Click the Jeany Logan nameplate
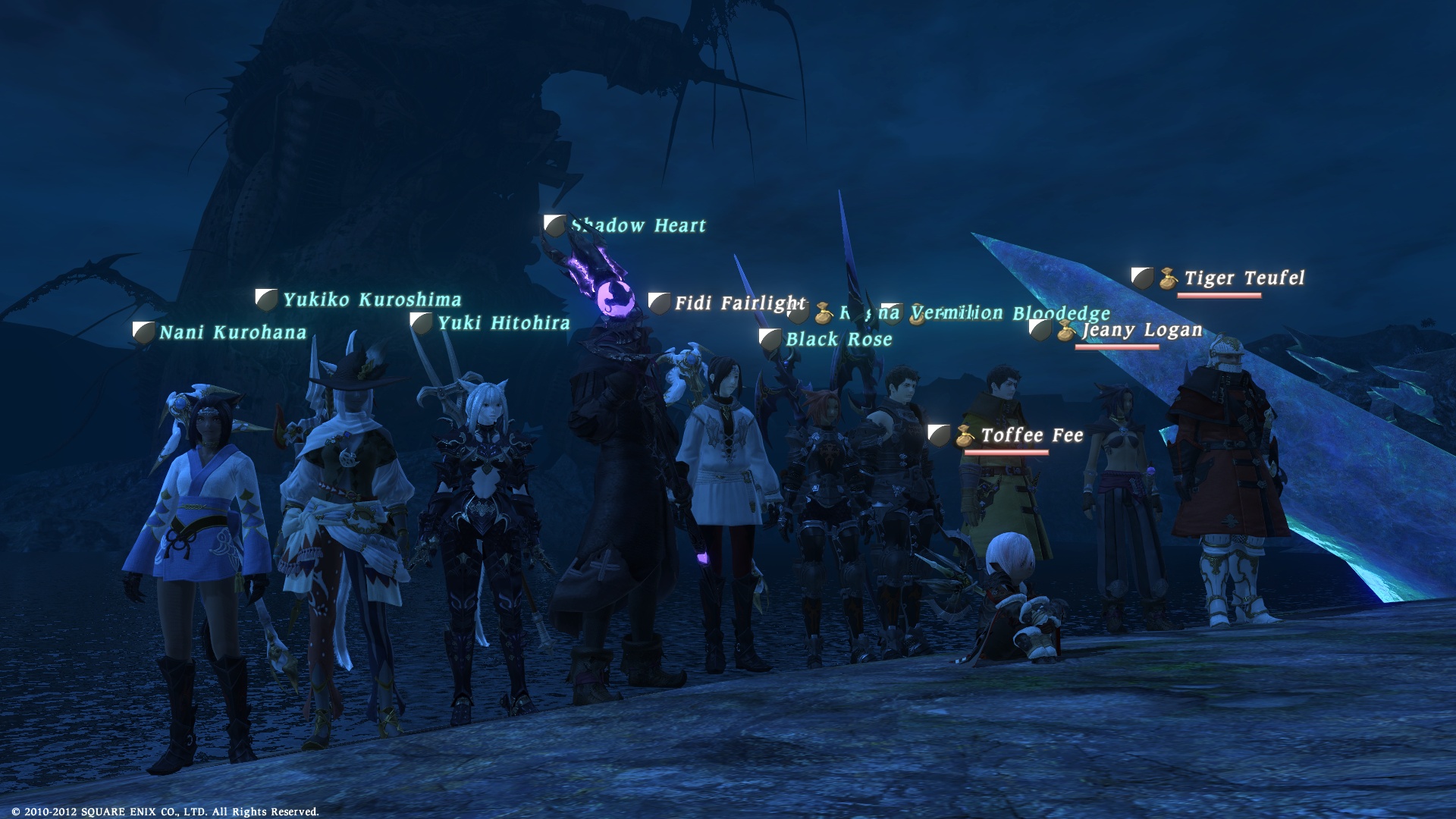Viewport: 1456px width, 819px height. point(1142,330)
